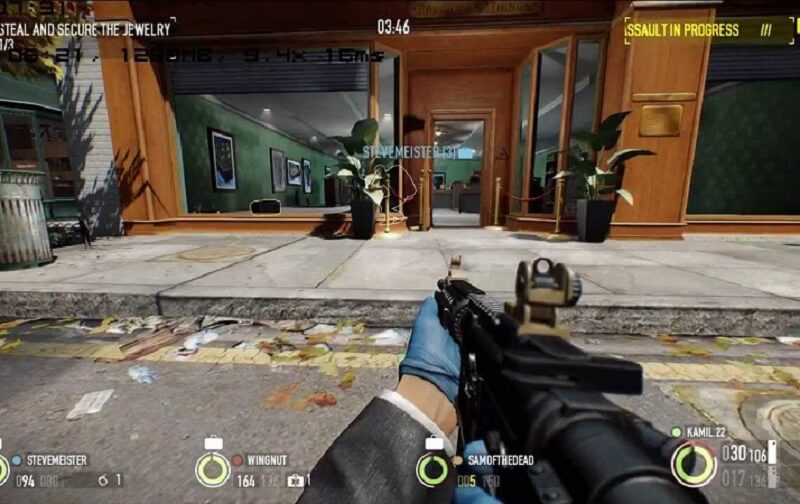
Task: Click Kamil 22's circular health ring
Action: tap(693, 464)
